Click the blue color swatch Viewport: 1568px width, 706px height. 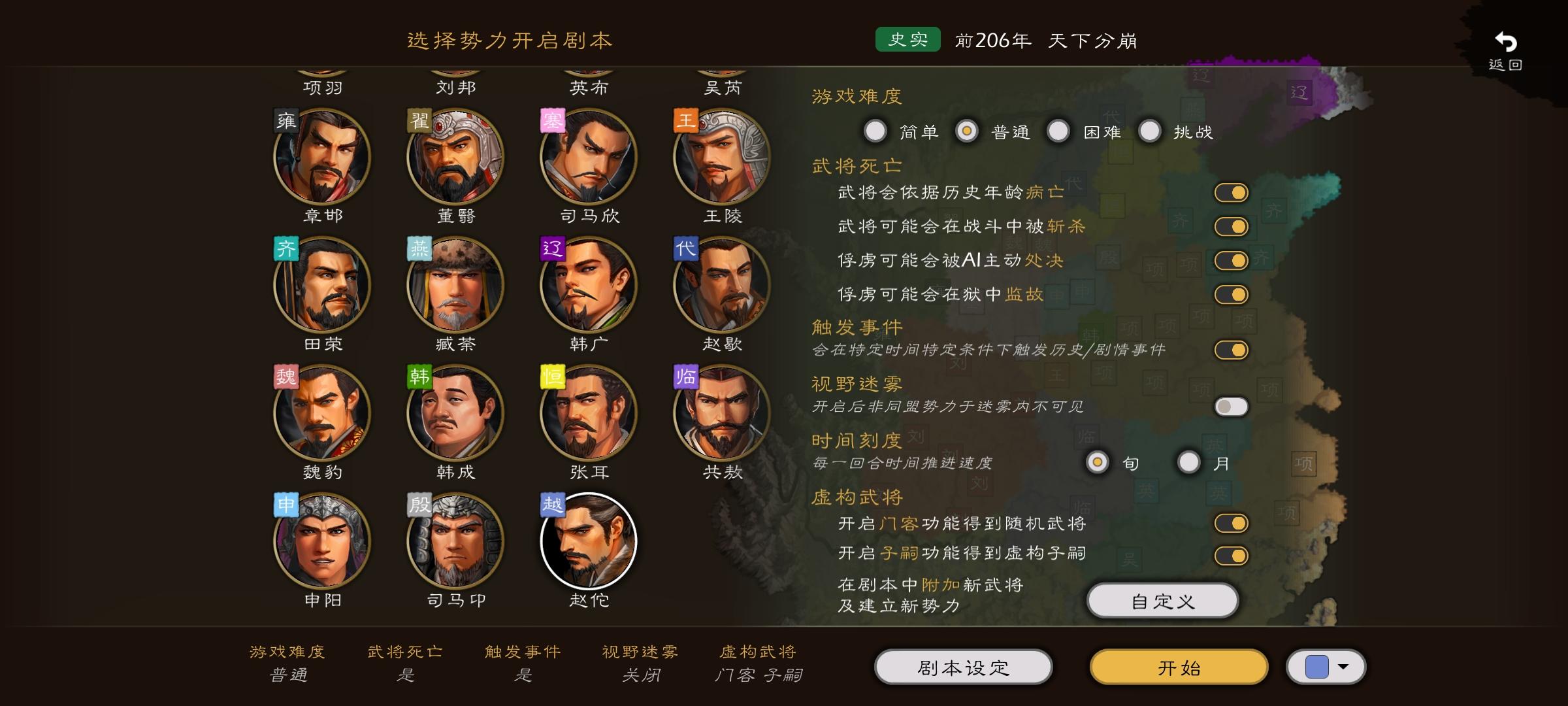(1318, 665)
